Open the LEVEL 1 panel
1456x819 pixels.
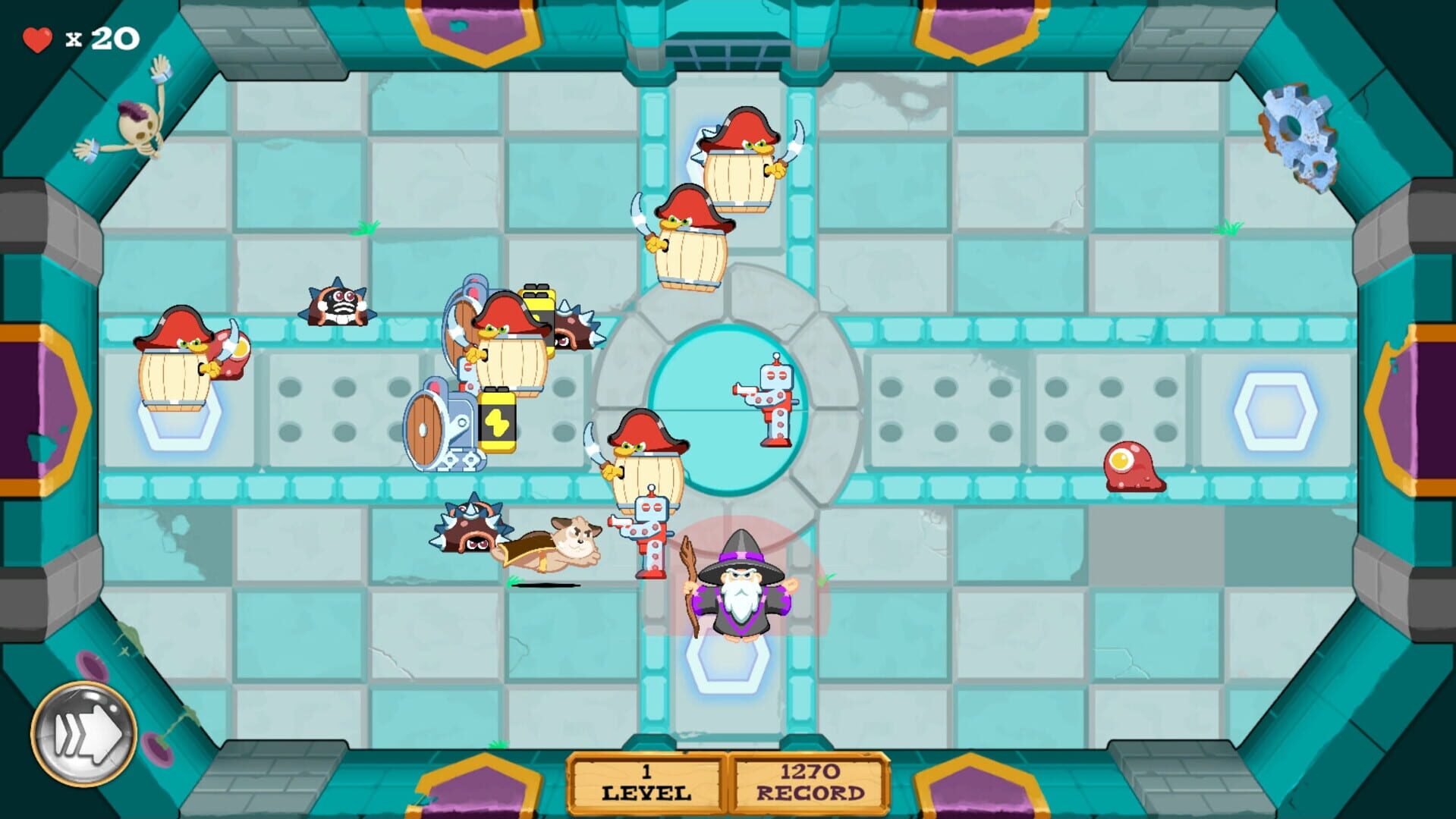coord(646,785)
